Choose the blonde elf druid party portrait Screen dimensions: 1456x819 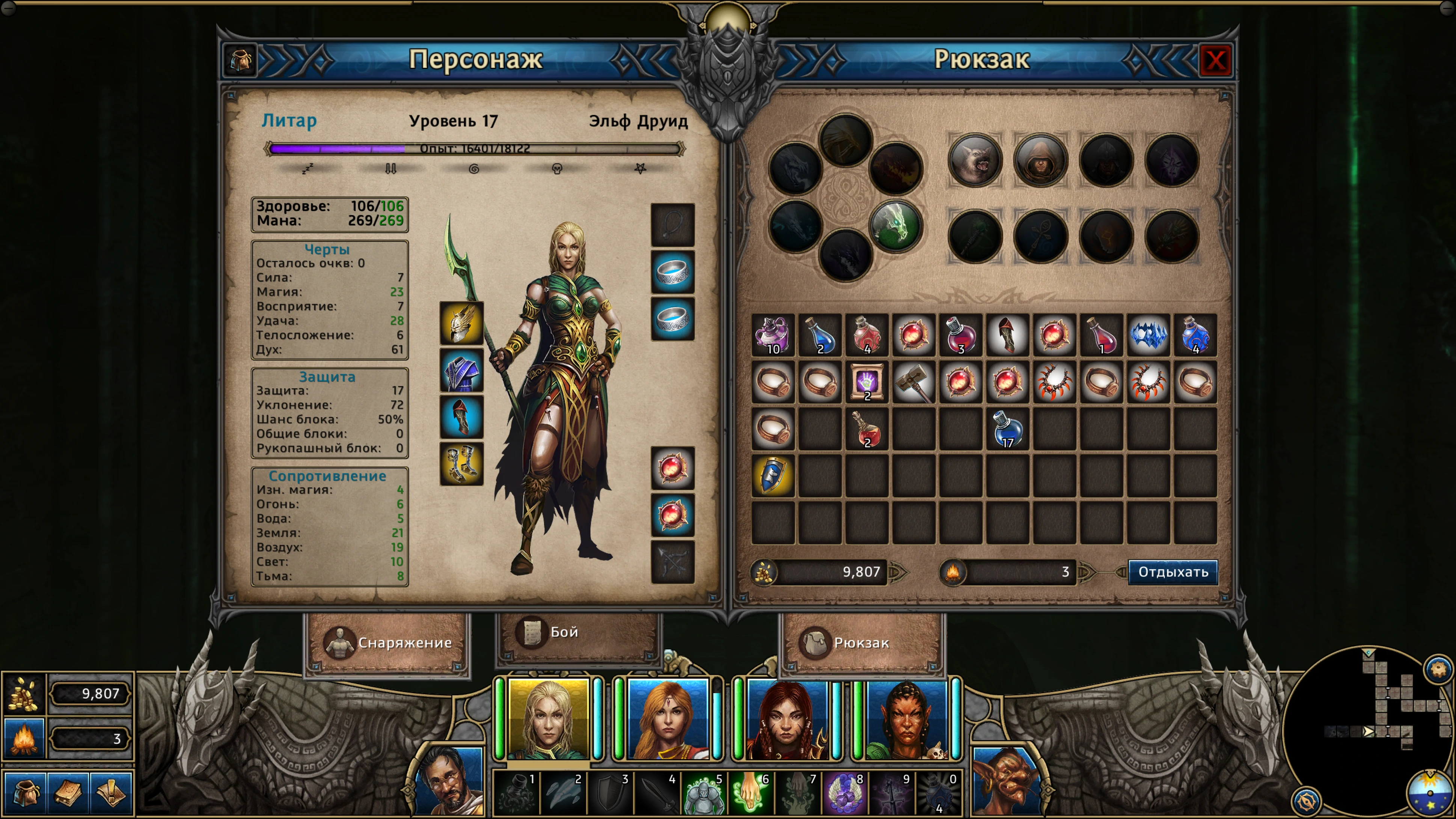coord(548,719)
